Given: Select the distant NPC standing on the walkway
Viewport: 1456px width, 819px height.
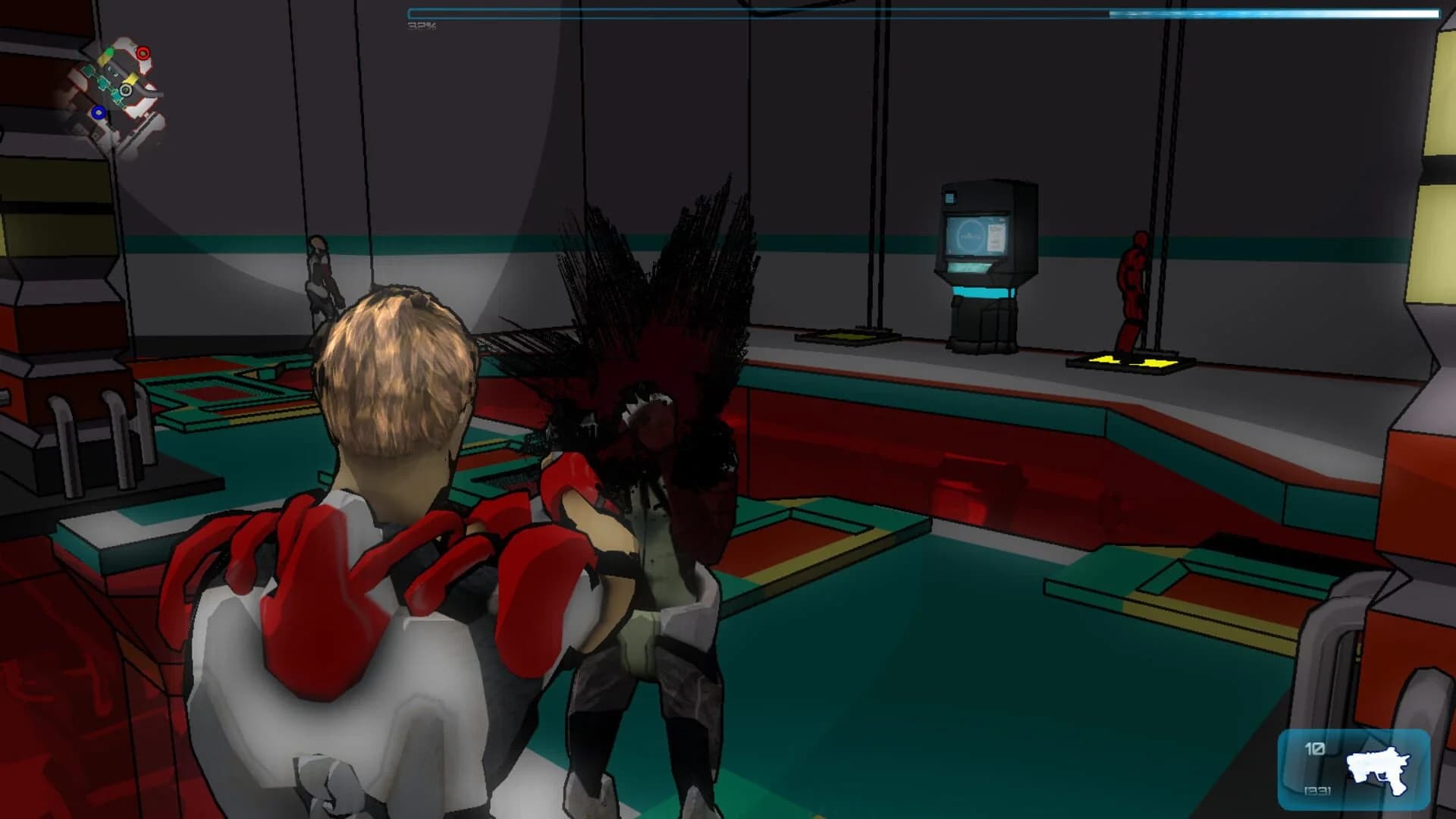Looking at the screenshot, I should click(x=322, y=277).
